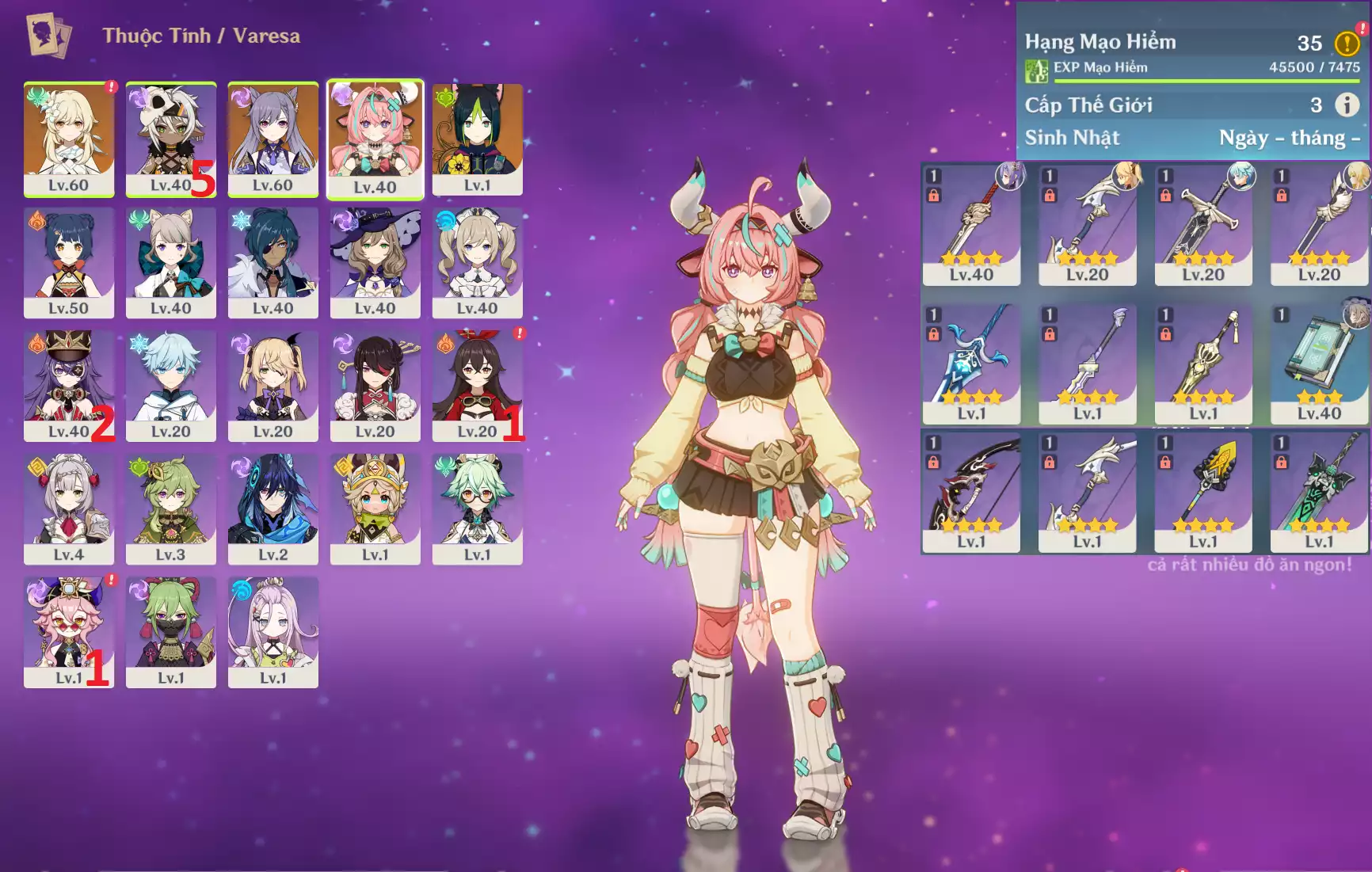1372x872 pixels.
Task: Select Dori's Lv.1 character card
Action: (69, 632)
